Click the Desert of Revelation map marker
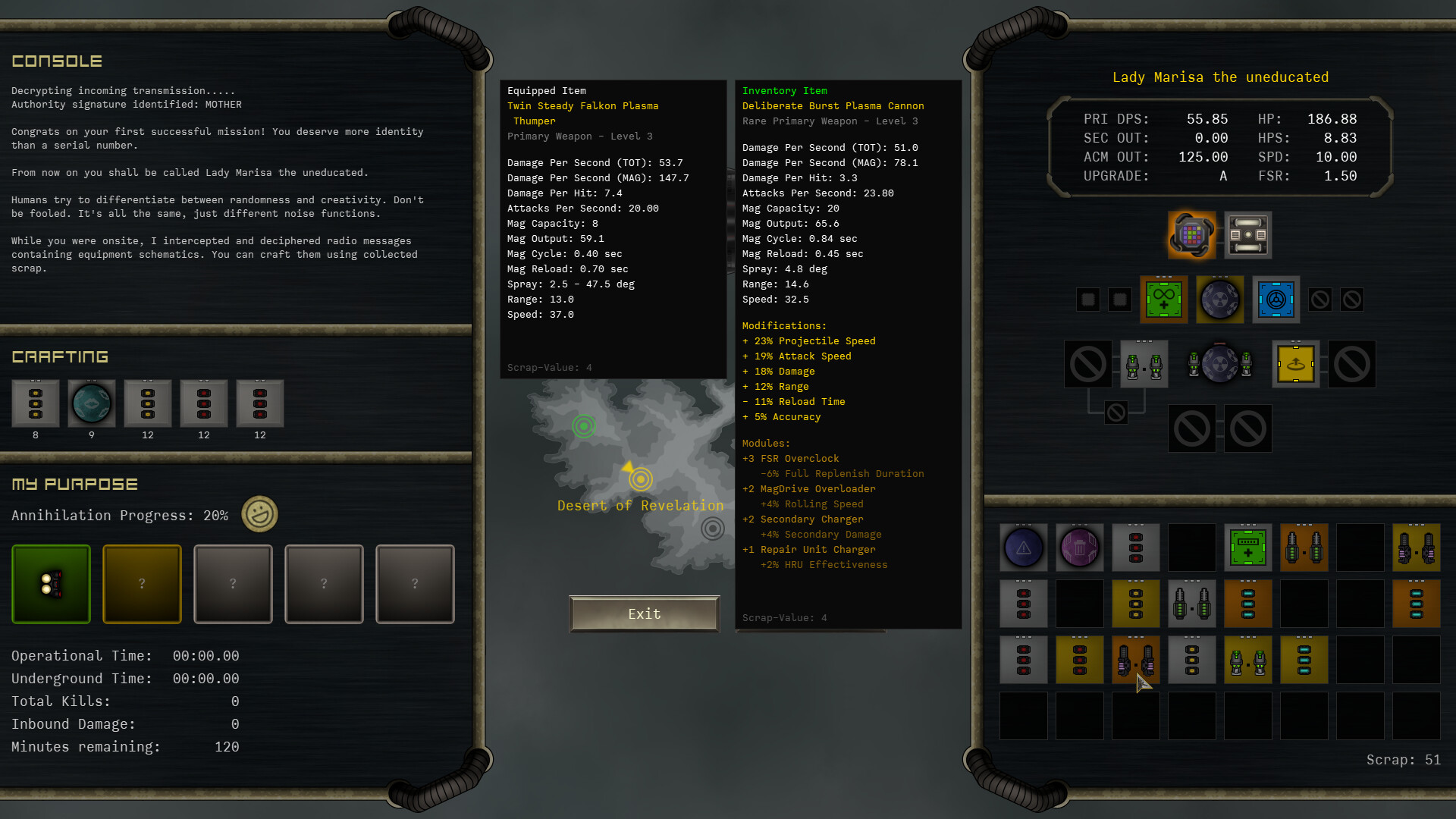Image resolution: width=1456 pixels, height=819 pixels. (x=639, y=479)
